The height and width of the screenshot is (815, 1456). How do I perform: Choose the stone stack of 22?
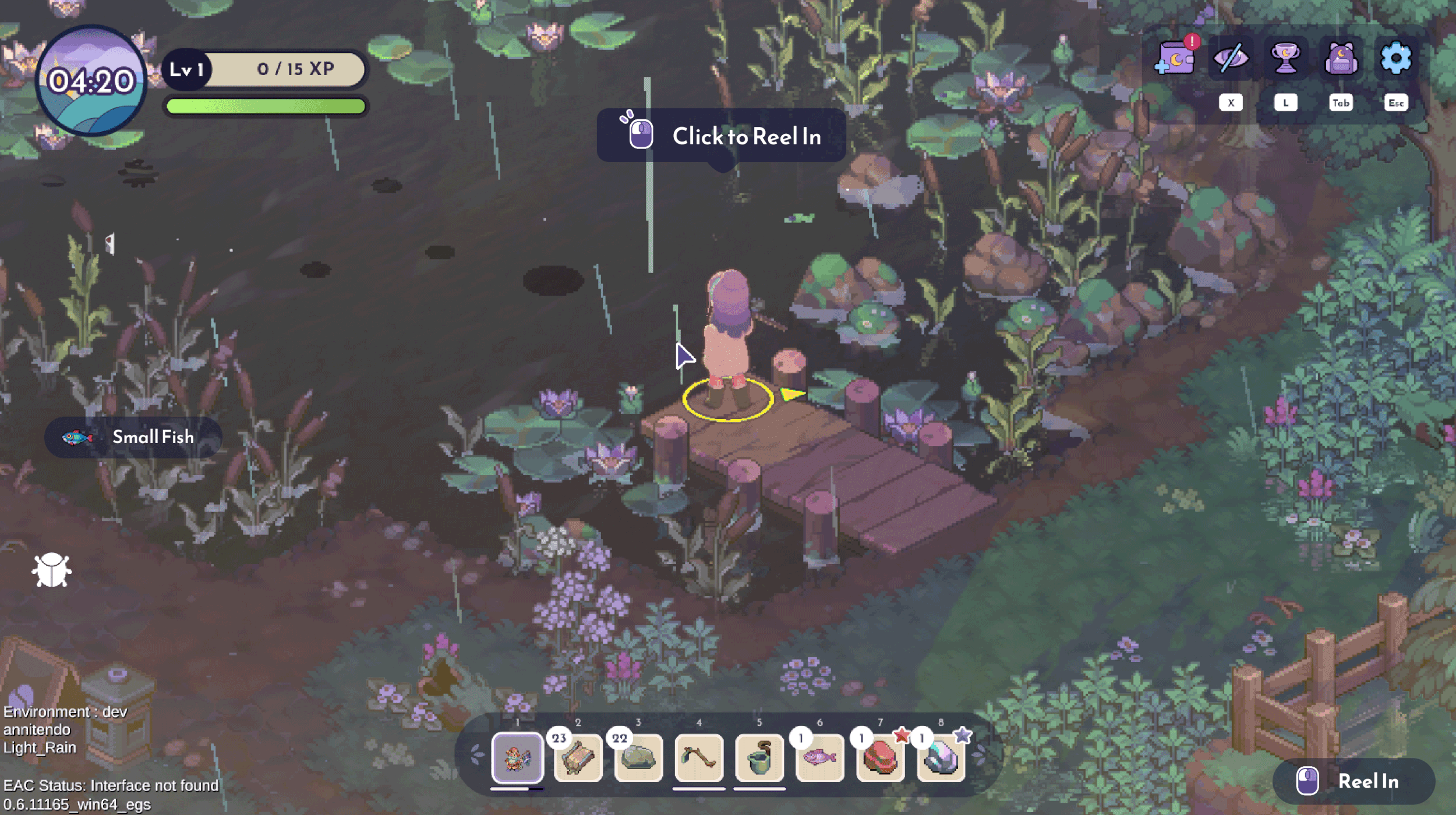[x=638, y=758]
